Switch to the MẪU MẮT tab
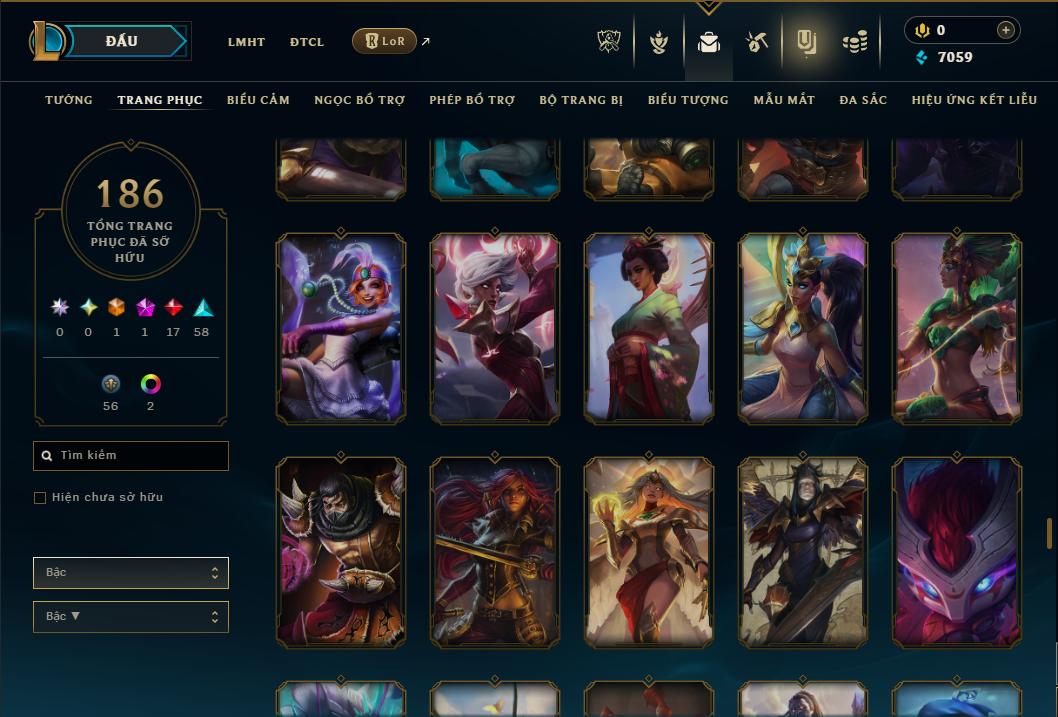This screenshot has height=717, width=1058. tap(784, 100)
